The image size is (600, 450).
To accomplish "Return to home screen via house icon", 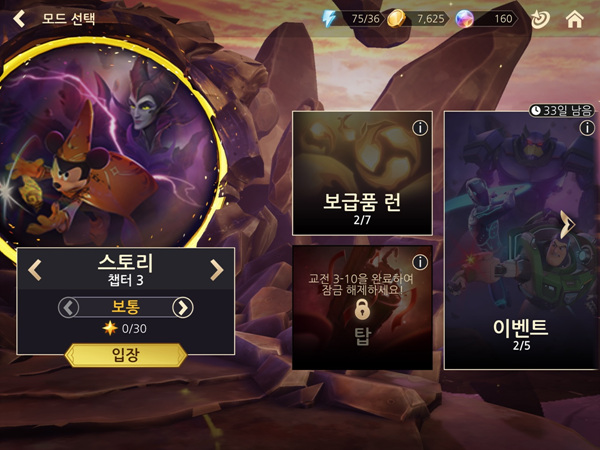I will 574,19.
